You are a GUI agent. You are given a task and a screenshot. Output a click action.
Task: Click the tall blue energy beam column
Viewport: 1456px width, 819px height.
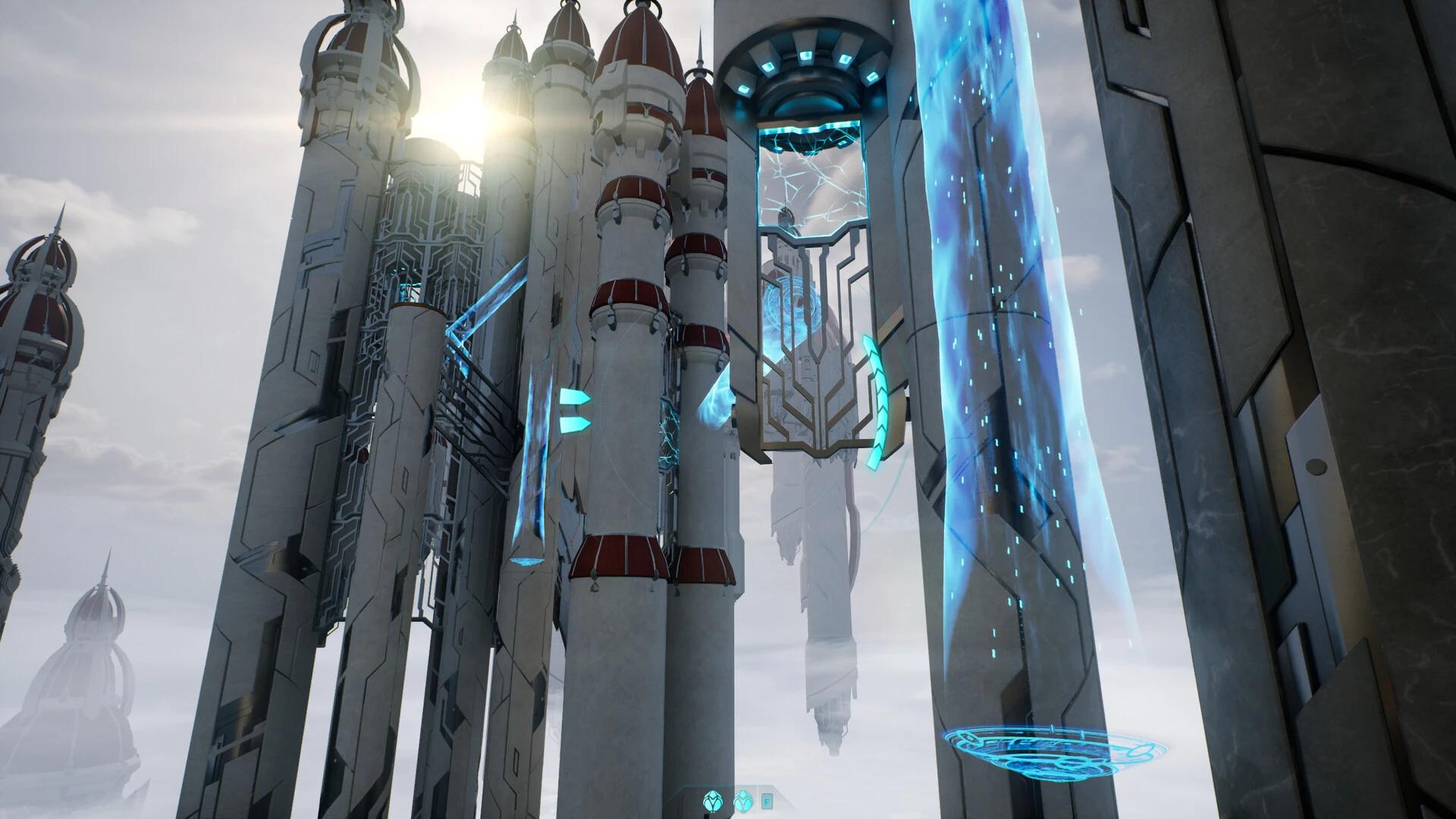986,341
